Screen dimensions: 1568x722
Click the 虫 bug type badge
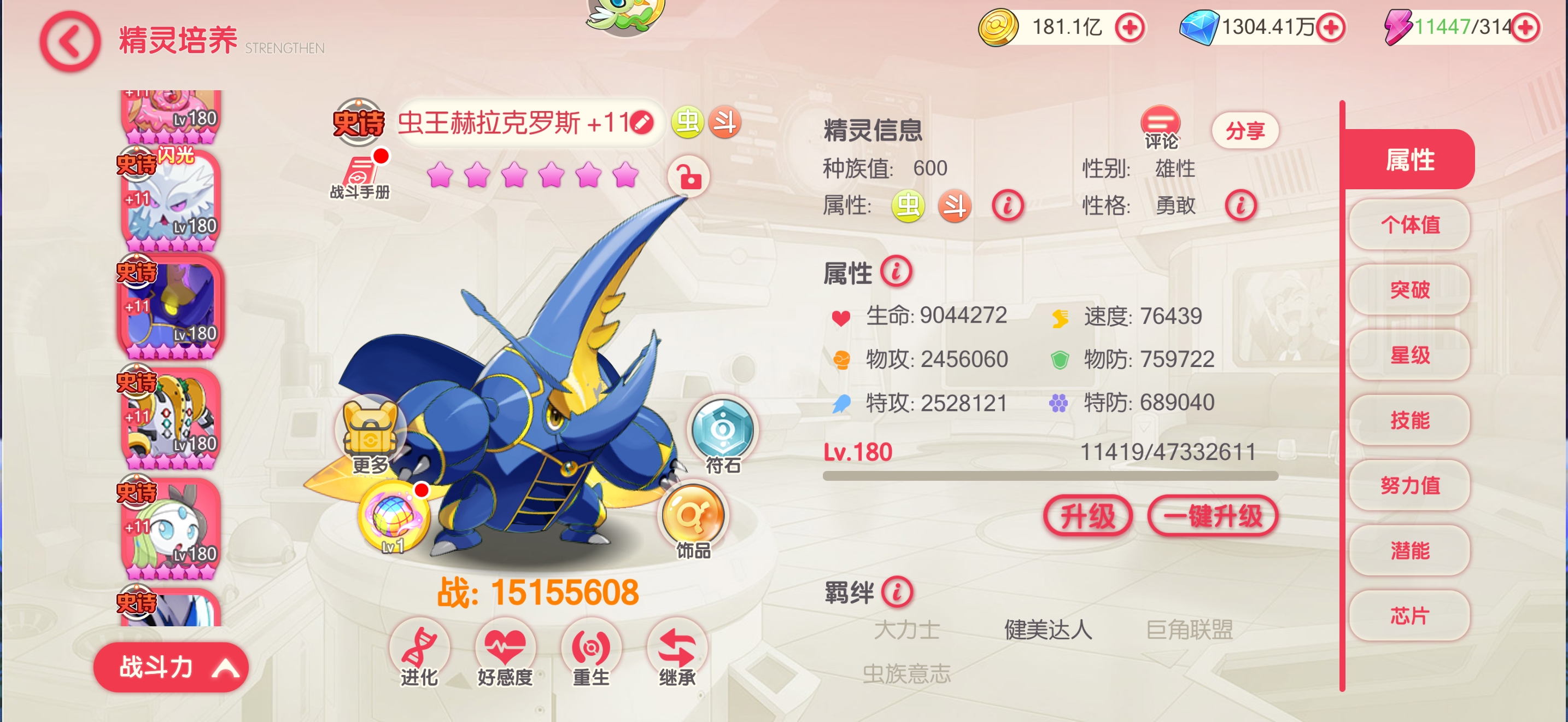click(x=687, y=123)
